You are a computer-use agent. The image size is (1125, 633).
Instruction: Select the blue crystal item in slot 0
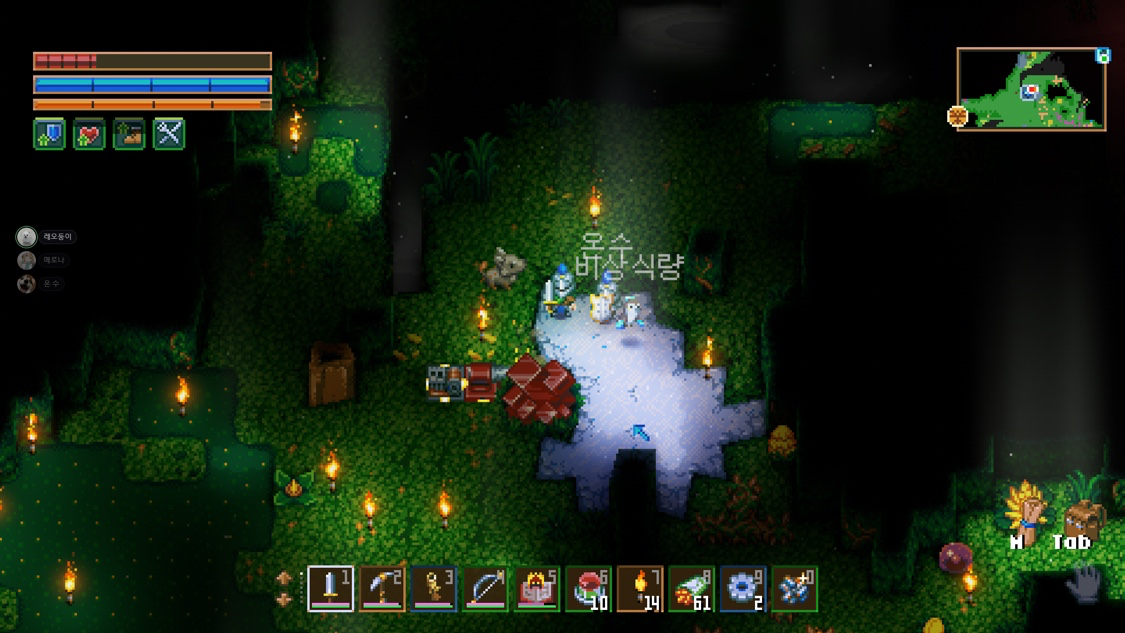coord(795,589)
